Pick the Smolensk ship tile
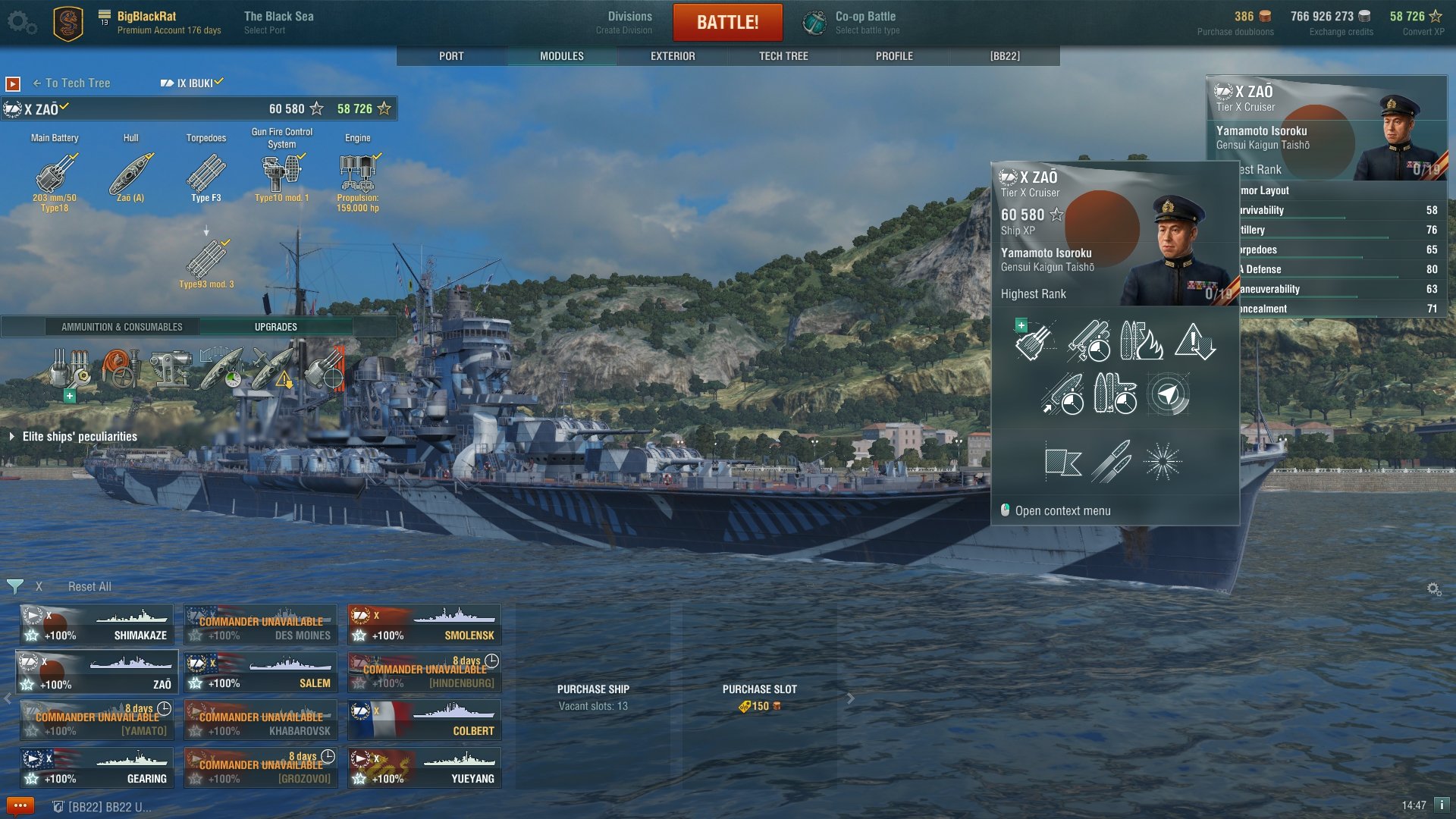1456x819 pixels. pos(425,624)
